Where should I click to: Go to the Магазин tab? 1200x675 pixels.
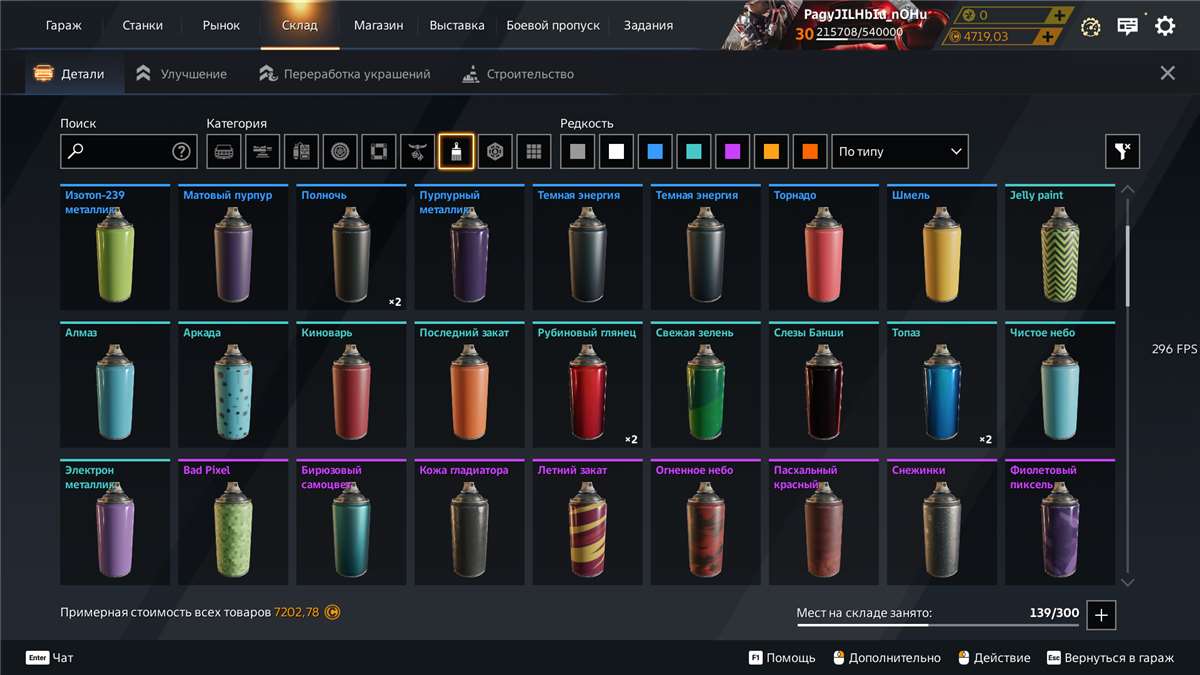(379, 25)
